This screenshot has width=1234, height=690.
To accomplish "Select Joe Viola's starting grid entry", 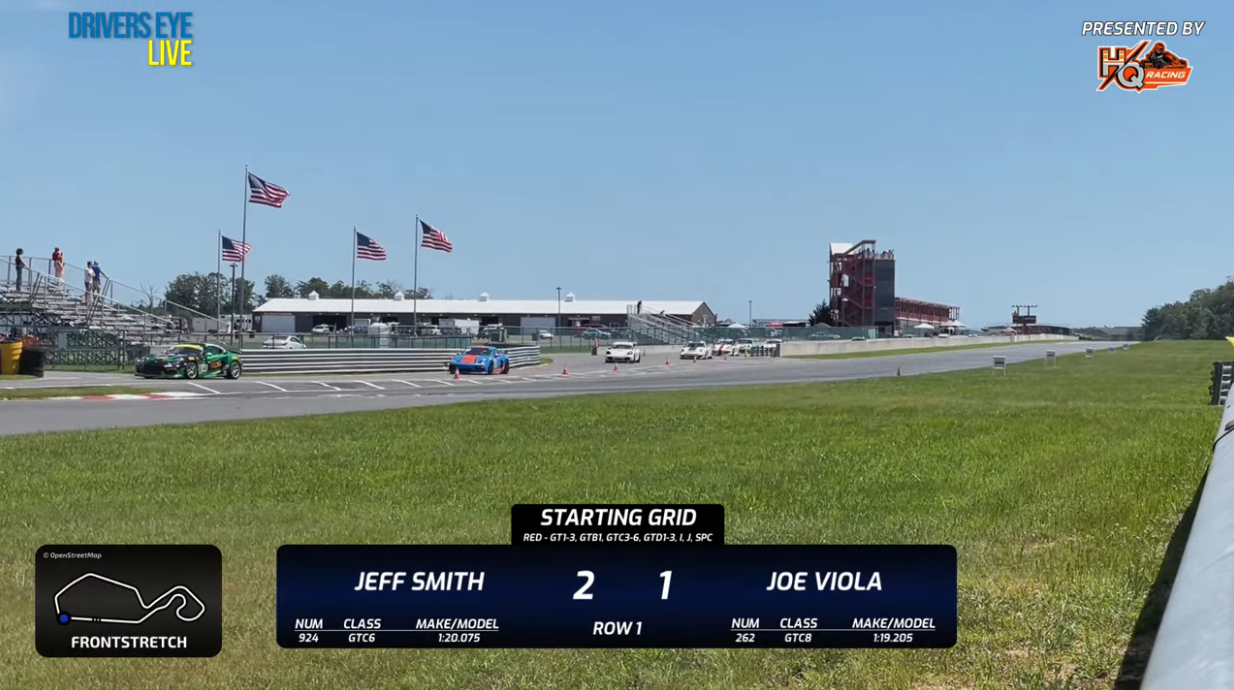I will [824, 582].
